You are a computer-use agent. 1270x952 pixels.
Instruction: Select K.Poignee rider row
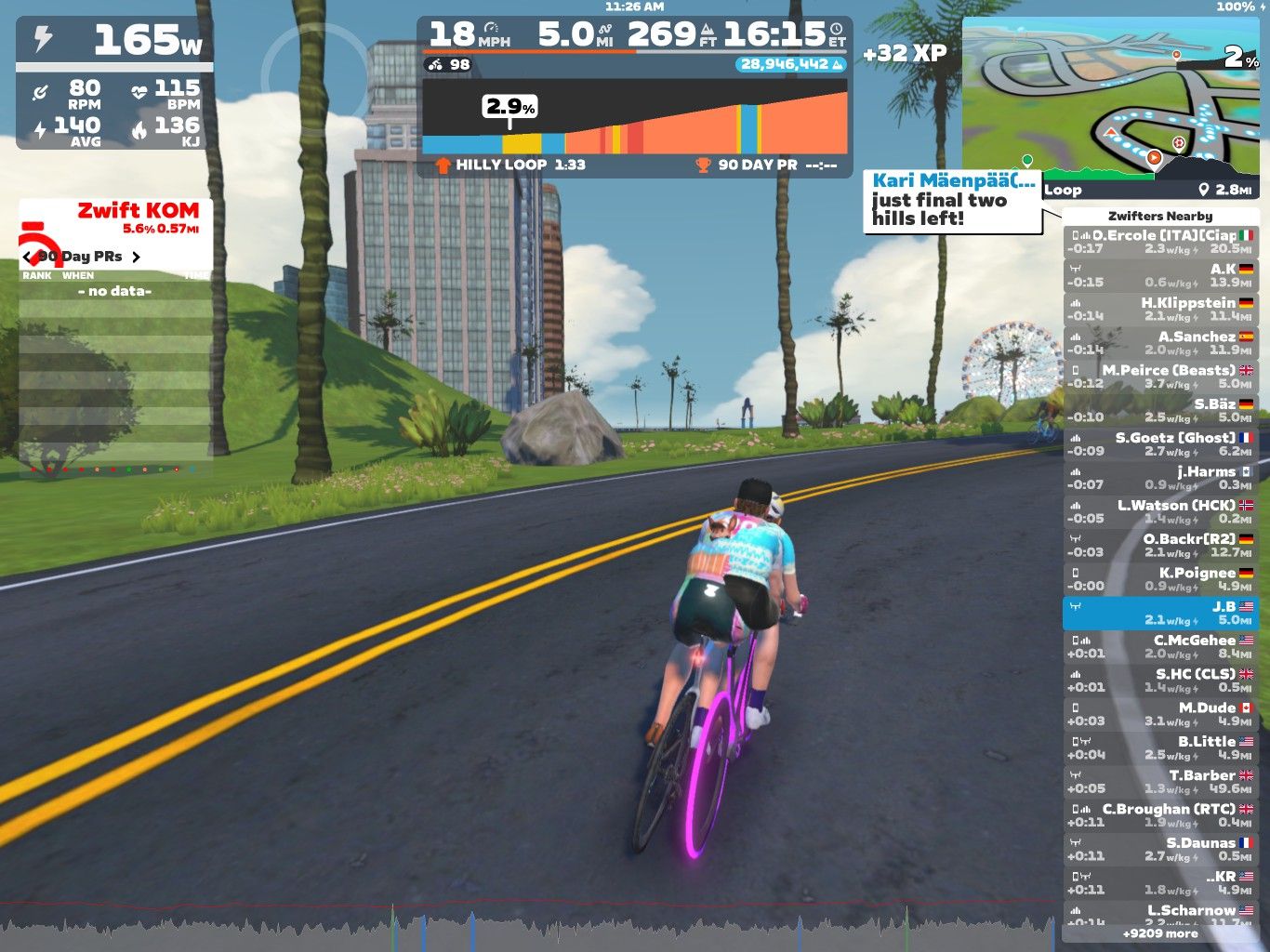(1160, 579)
